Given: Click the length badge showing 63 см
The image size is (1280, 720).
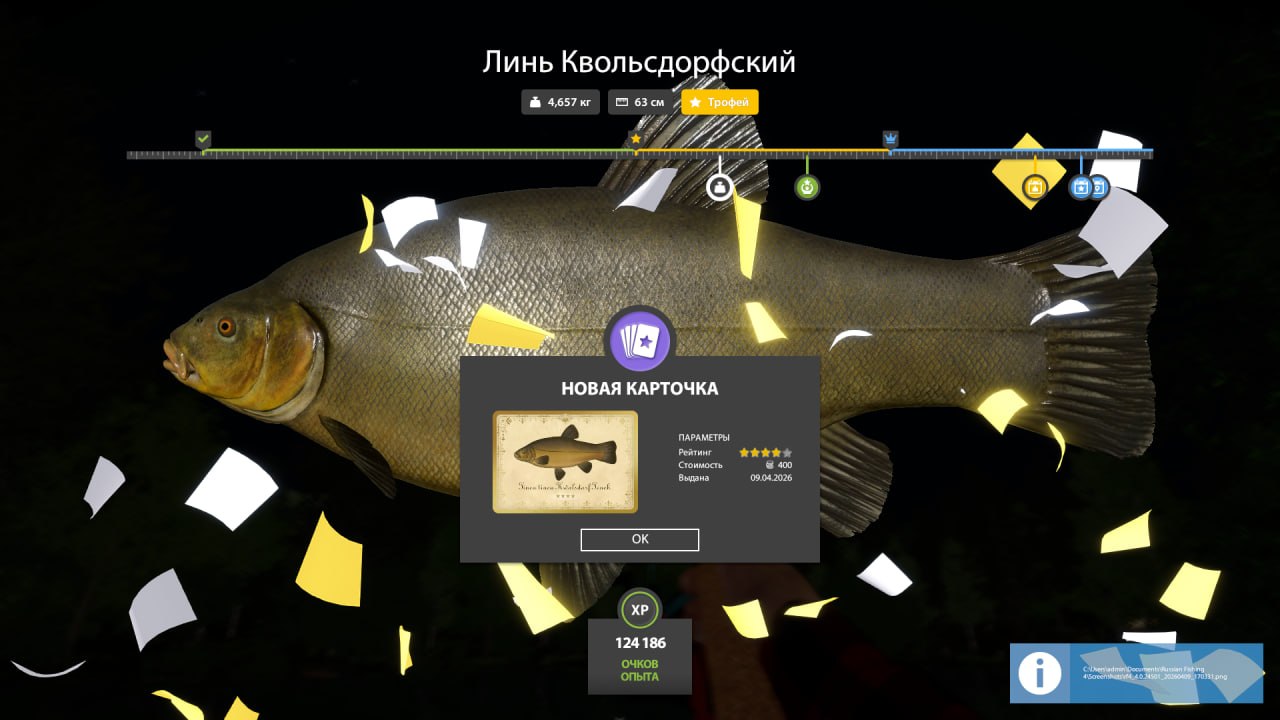Looking at the screenshot, I should (x=638, y=101).
